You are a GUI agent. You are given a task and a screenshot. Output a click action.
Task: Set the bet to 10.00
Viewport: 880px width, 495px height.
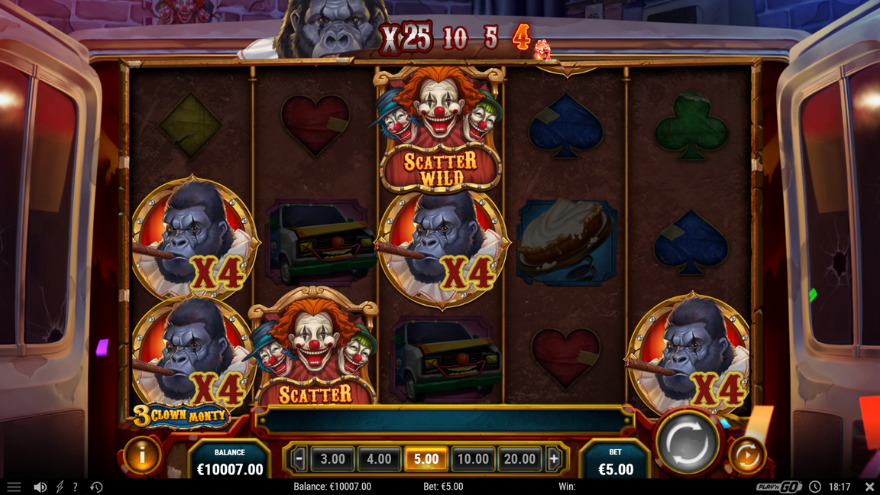(x=473, y=459)
